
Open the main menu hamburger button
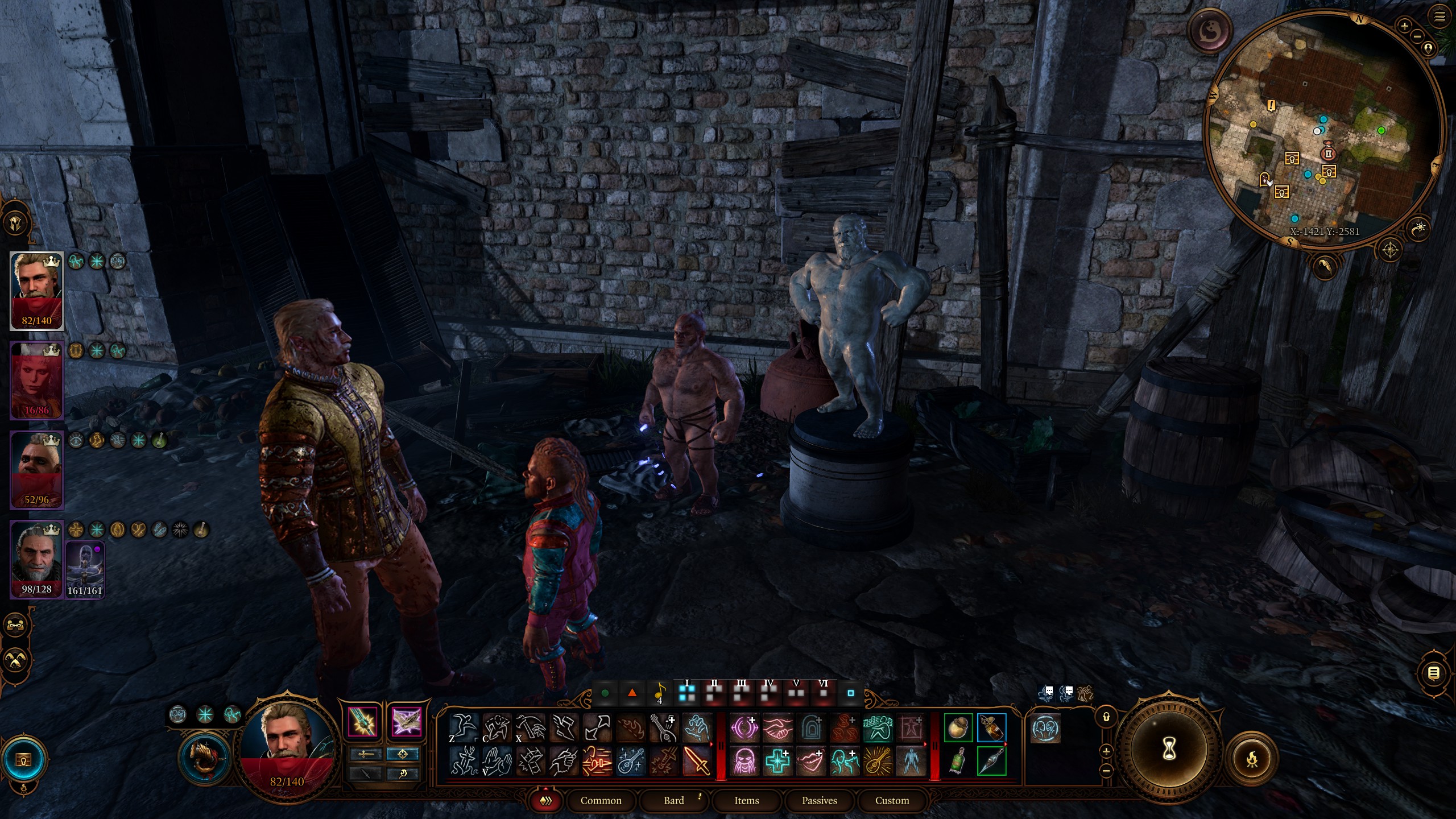[x=1440, y=17]
